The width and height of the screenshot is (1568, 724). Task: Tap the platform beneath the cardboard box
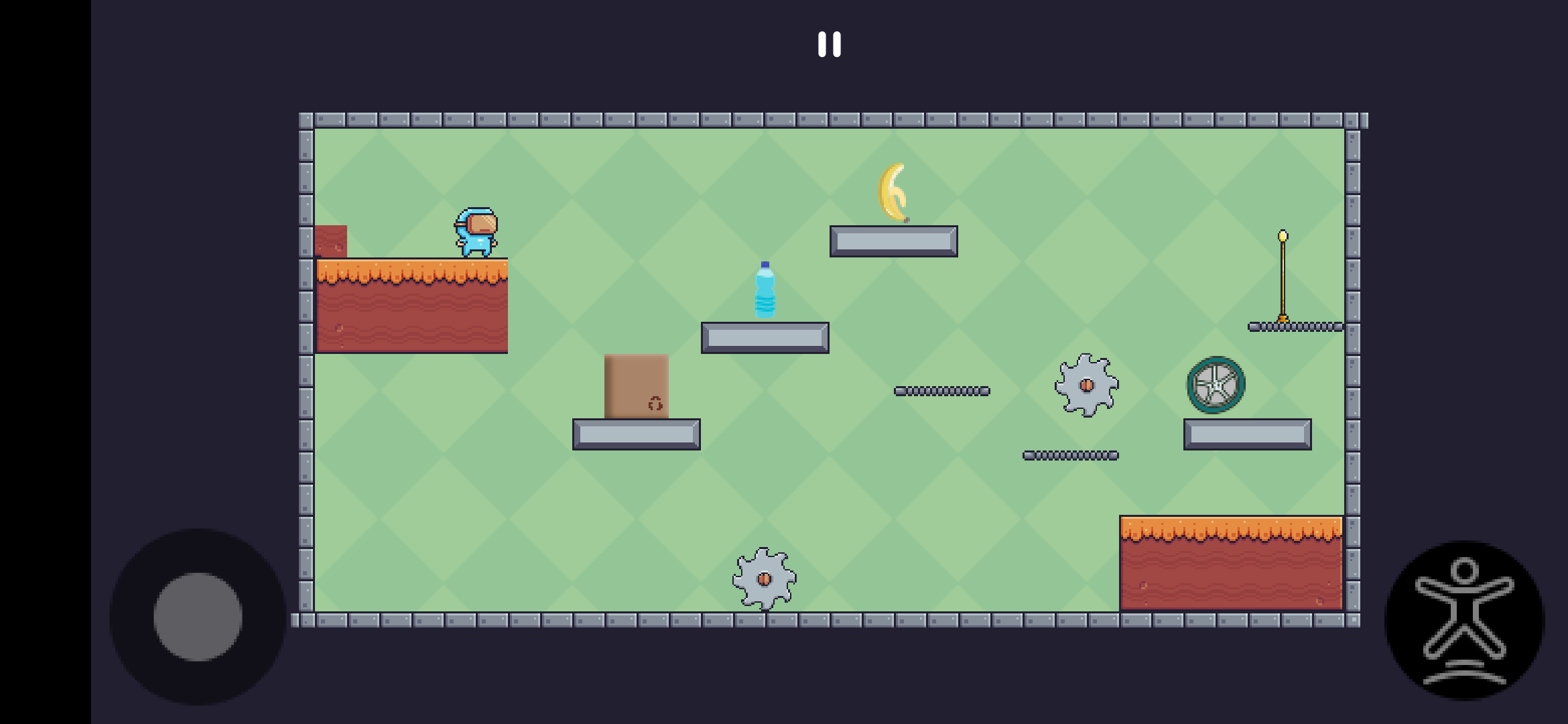(x=635, y=434)
